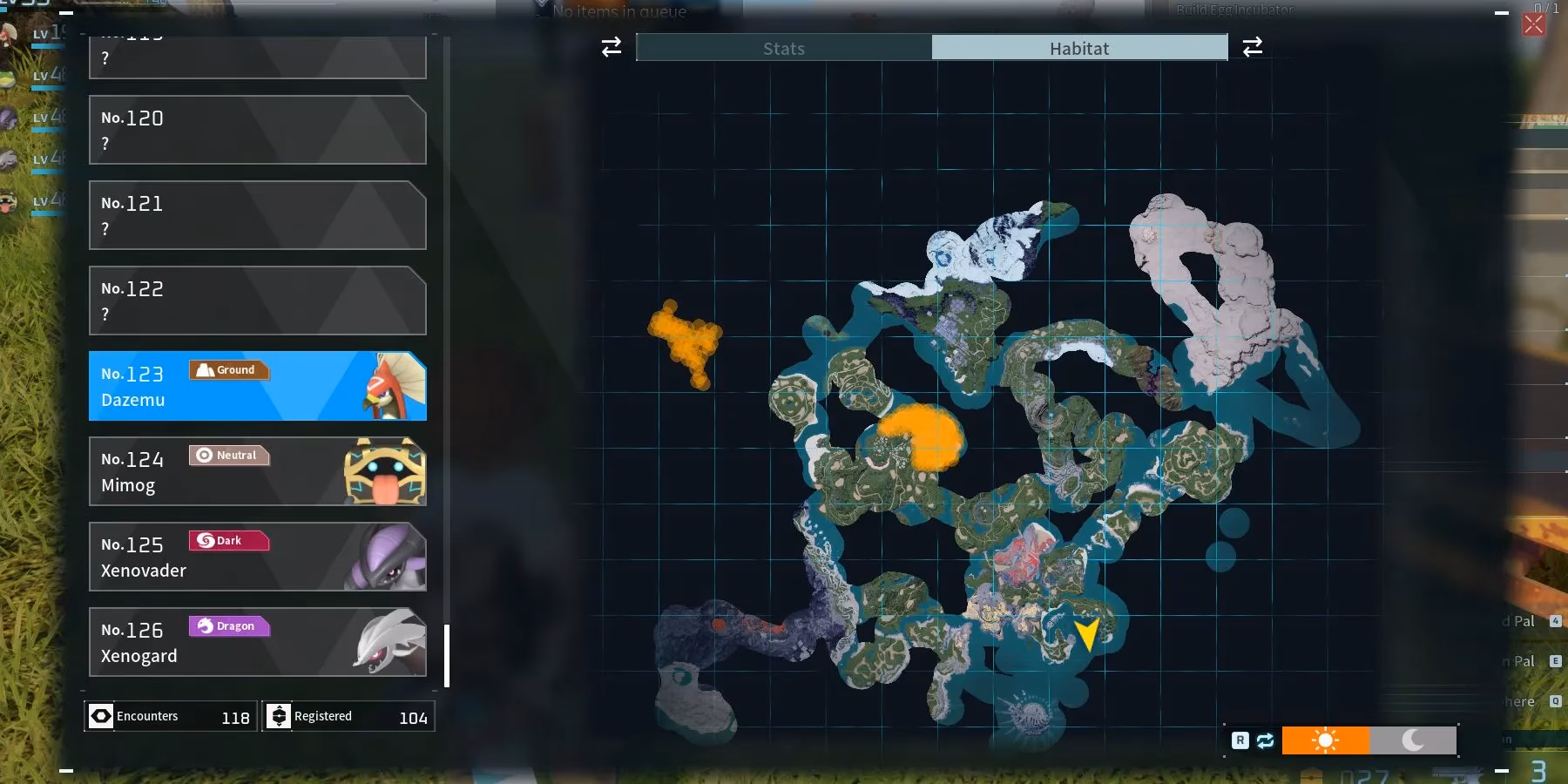The image size is (1568, 784).
Task: Select the No.120 unknown entry
Action: point(257,130)
